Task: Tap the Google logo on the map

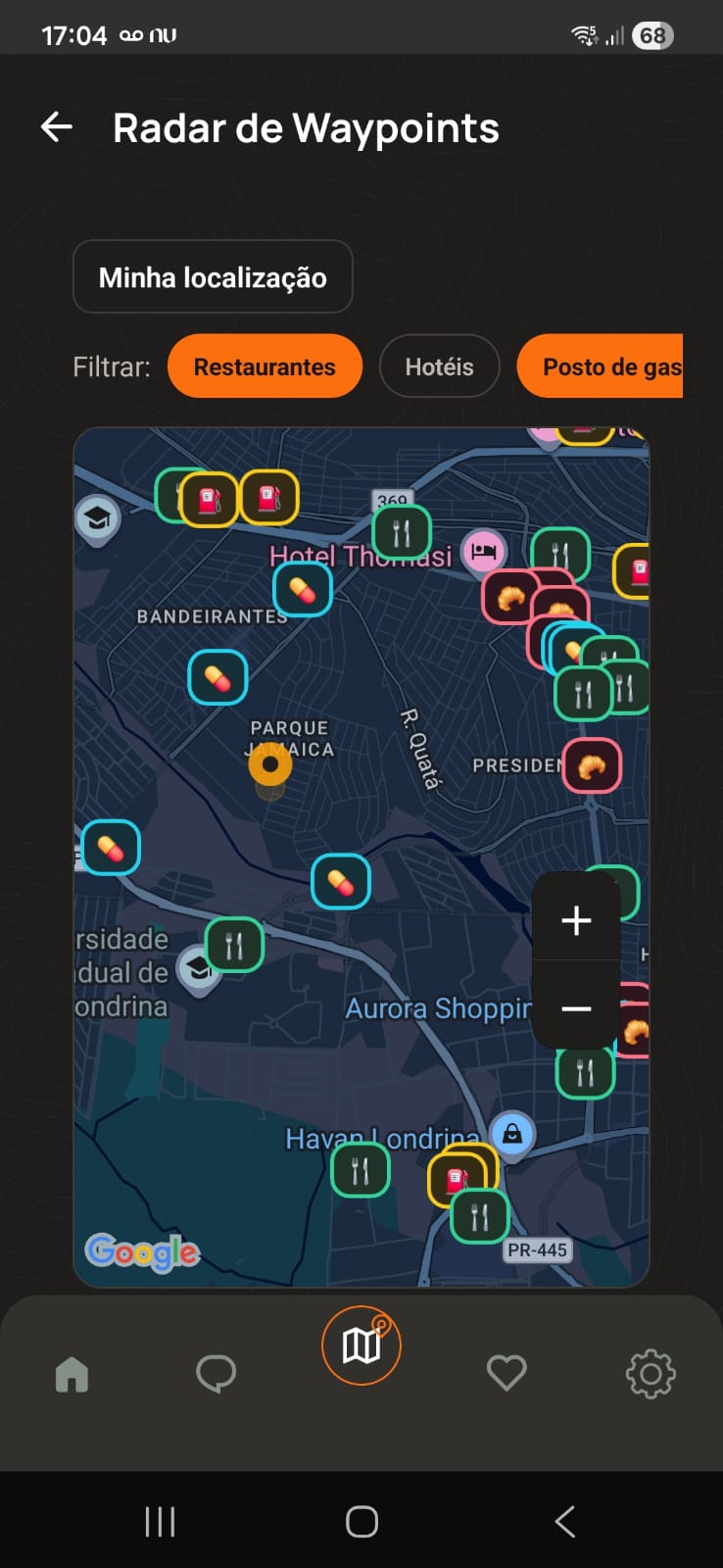Action: [x=142, y=1251]
